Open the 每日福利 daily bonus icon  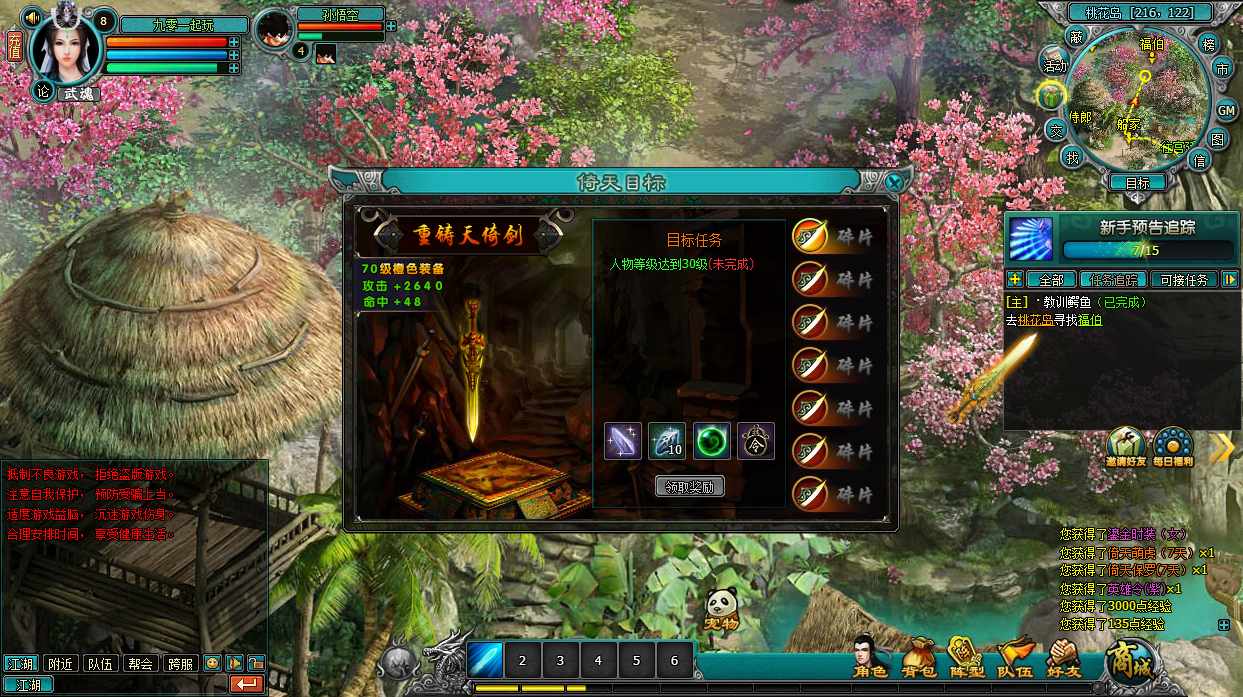click(x=1172, y=448)
